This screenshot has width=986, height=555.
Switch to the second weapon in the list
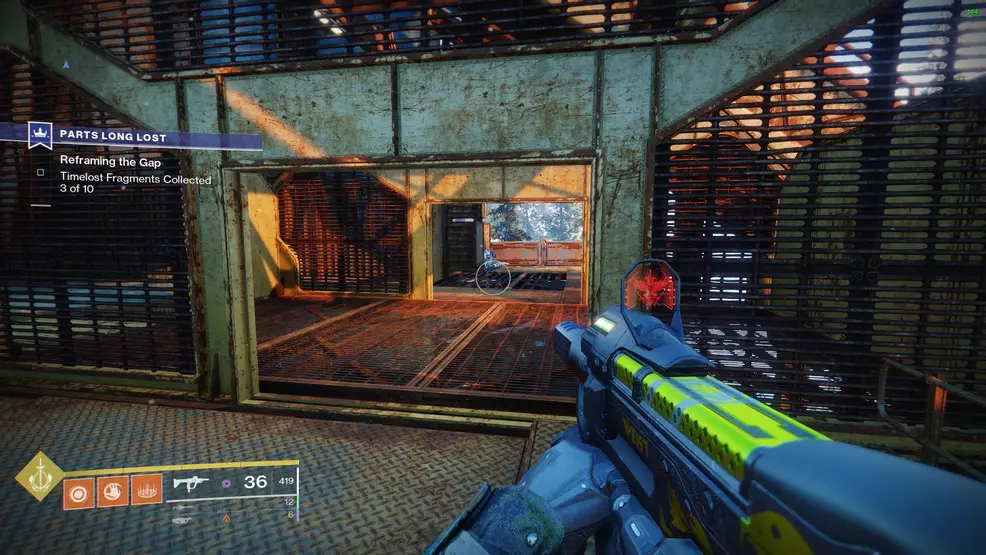pyautogui.click(x=184, y=508)
